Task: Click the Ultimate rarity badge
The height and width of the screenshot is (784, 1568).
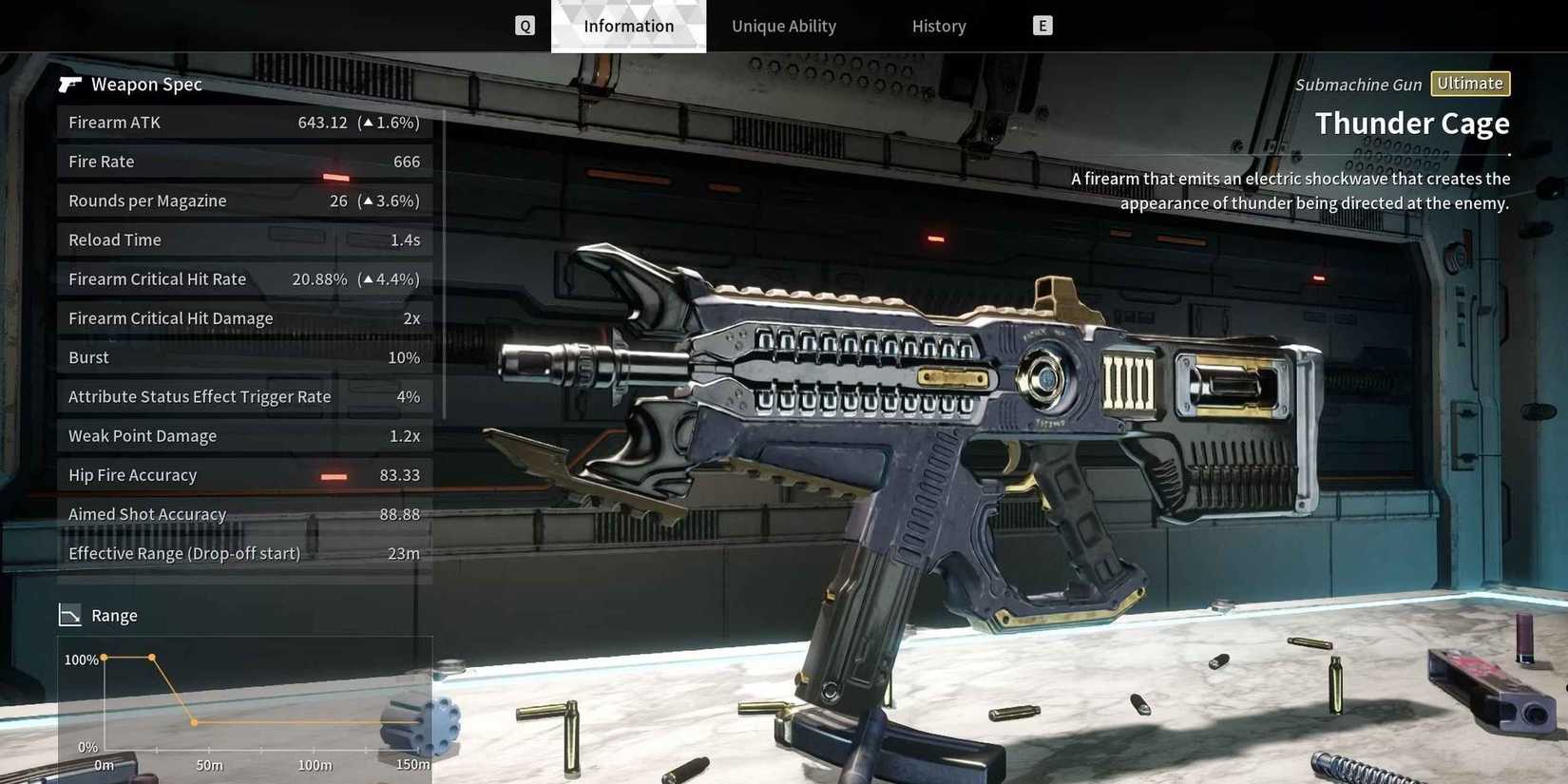Action: click(x=1470, y=84)
